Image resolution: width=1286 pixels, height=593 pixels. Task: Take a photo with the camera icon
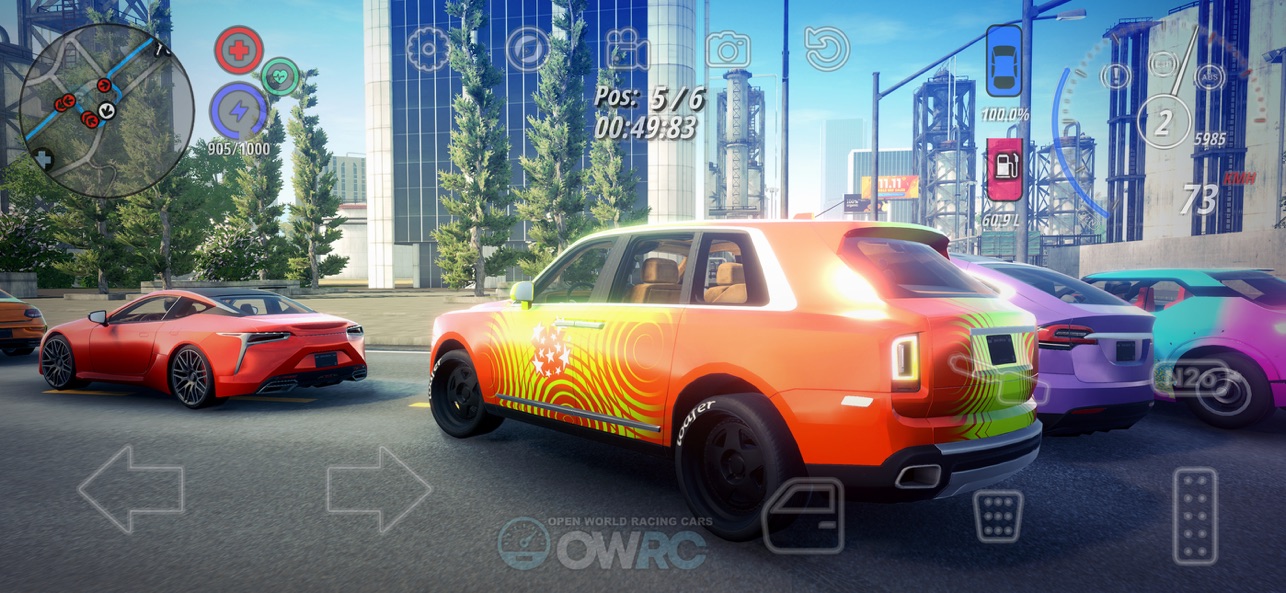coord(728,49)
